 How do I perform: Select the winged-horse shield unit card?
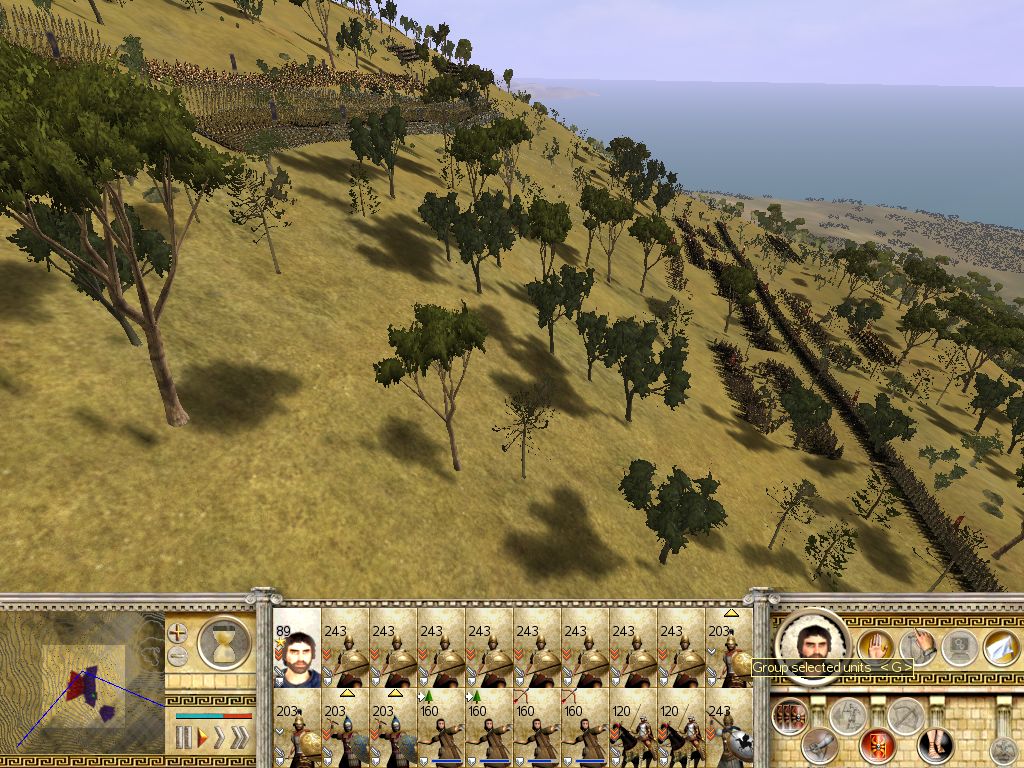pyautogui.click(x=728, y=728)
